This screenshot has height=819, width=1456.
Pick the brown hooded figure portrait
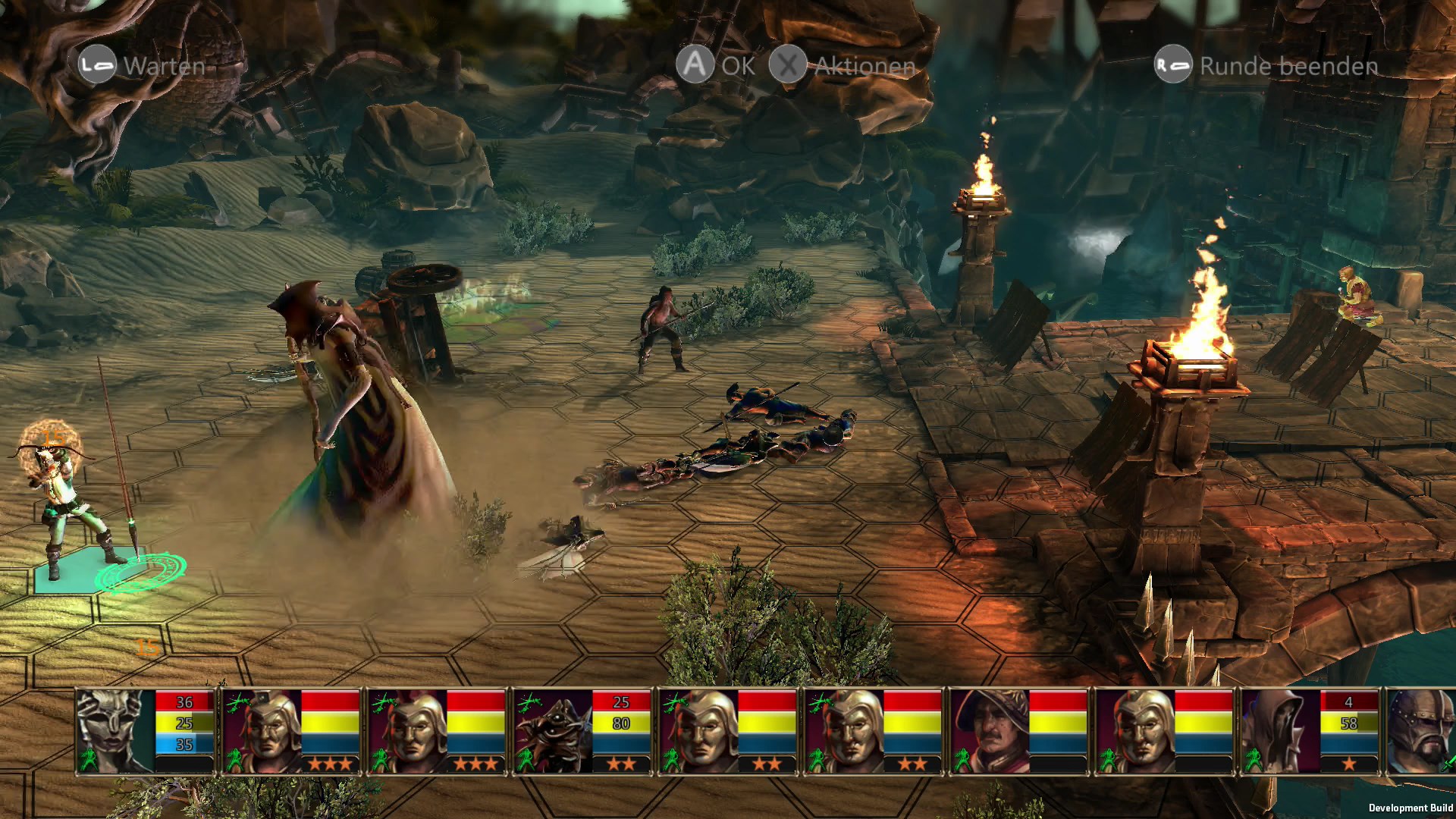[x=1280, y=730]
